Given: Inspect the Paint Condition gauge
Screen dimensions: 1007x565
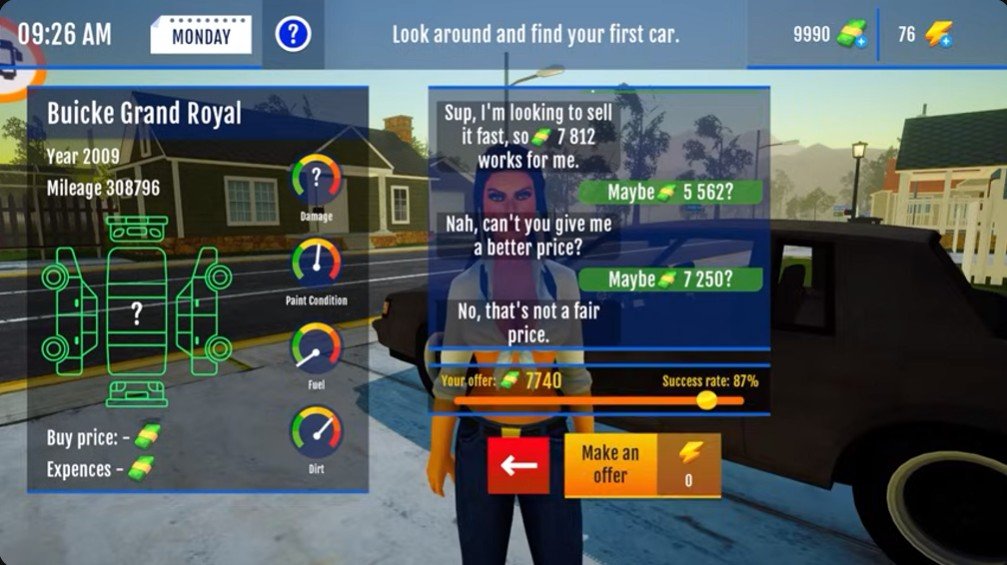Looking at the screenshot, I should coord(316,263).
